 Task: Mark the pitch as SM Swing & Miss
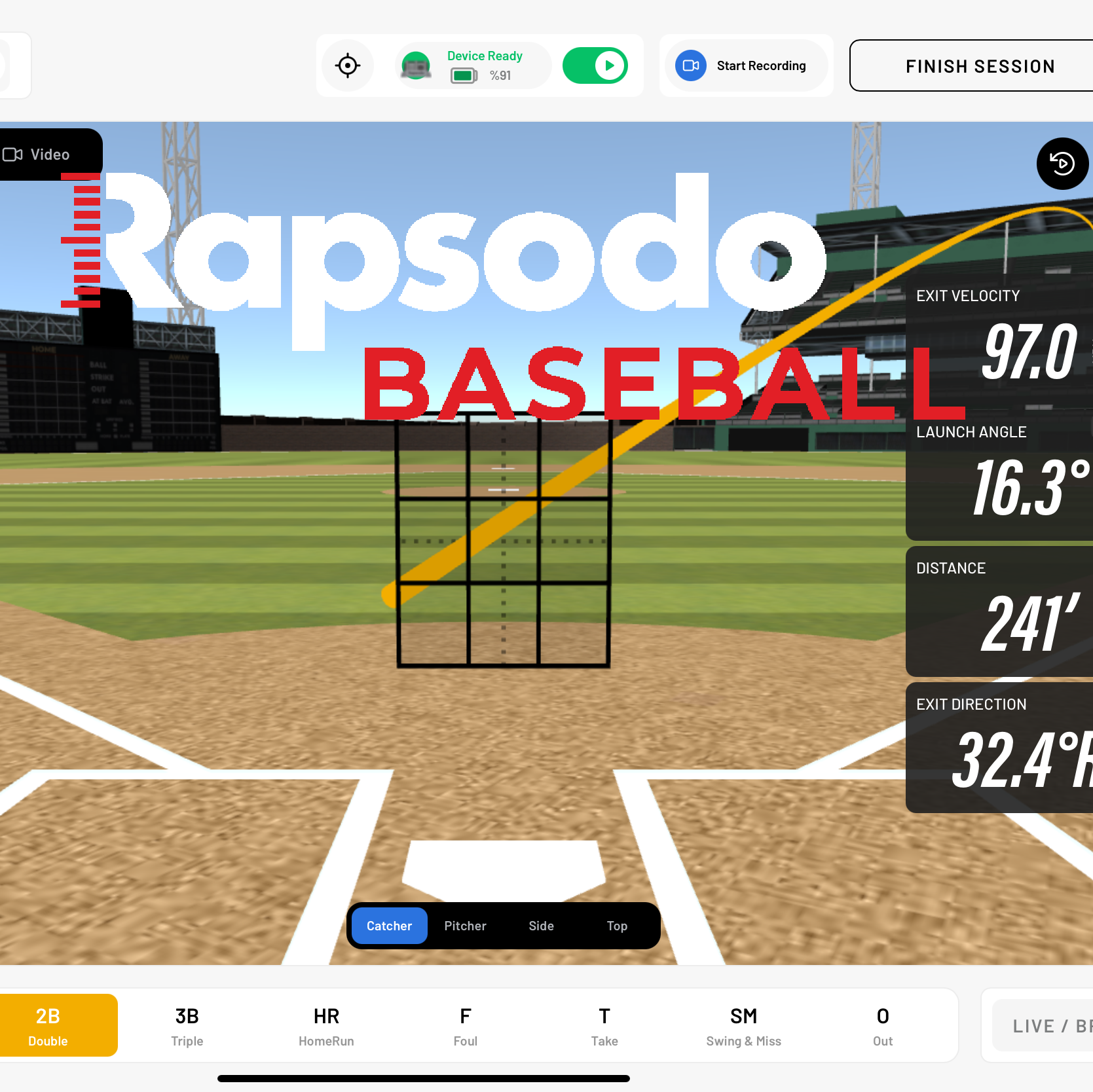click(743, 1025)
